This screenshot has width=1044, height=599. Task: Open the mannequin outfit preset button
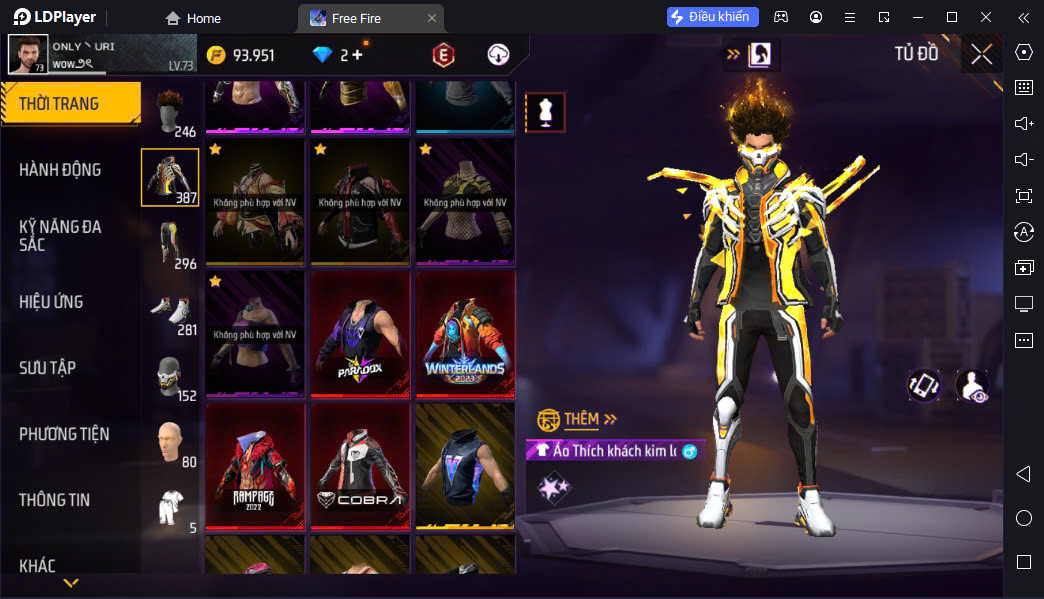click(x=545, y=112)
